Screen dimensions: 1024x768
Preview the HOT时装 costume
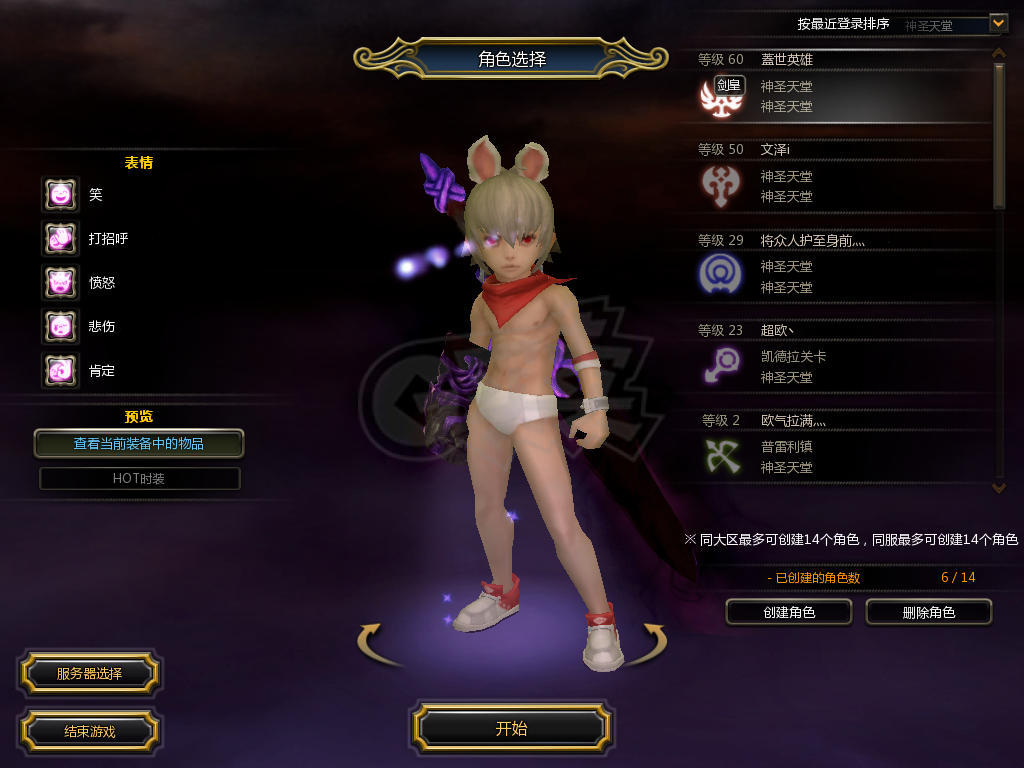pos(139,479)
